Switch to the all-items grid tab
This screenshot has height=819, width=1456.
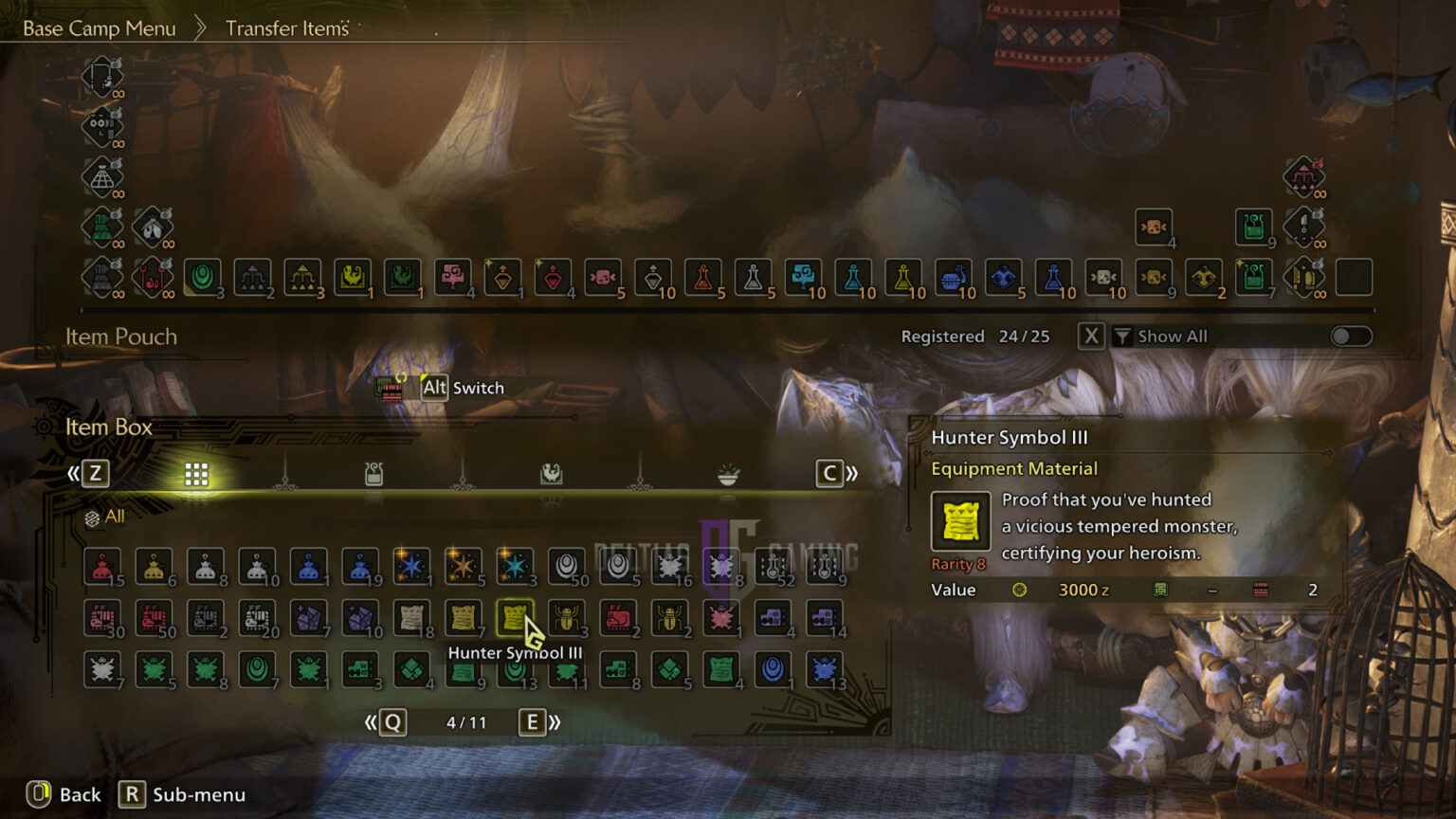tap(196, 474)
